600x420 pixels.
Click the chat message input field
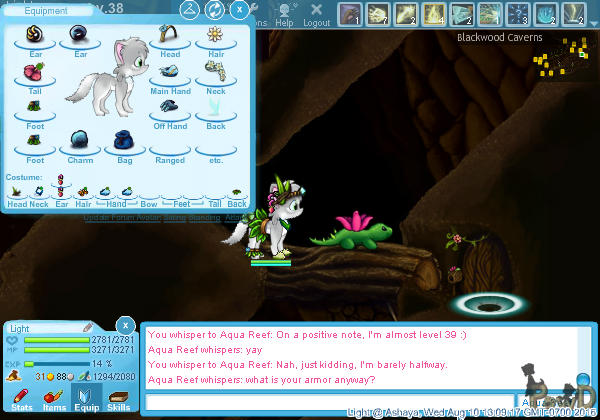330,403
